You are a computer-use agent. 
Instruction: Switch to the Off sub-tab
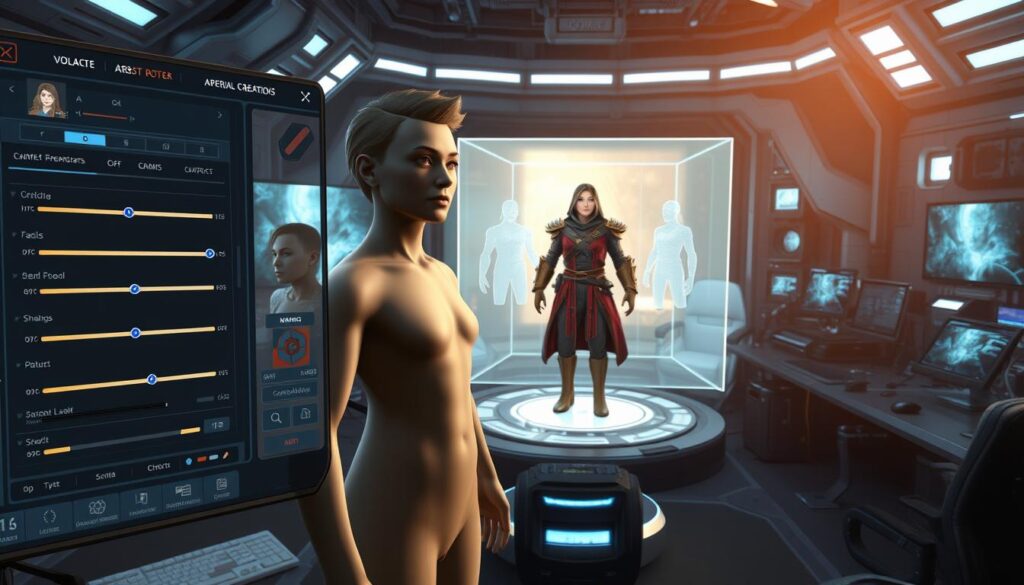coord(115,163)
